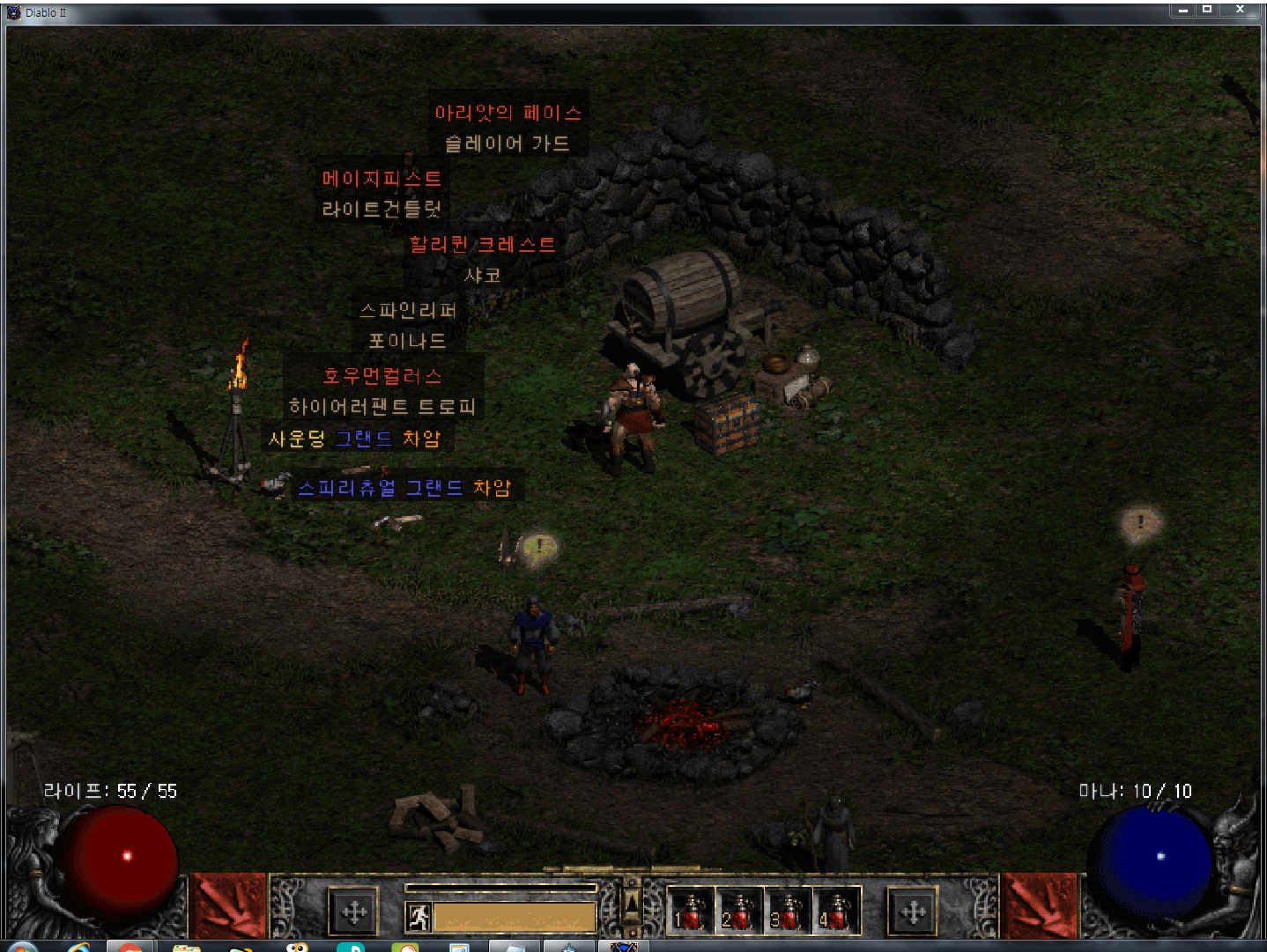Drink the potion in belt slot 3
Screen dimensions: 1267x952
click(787, 911)
